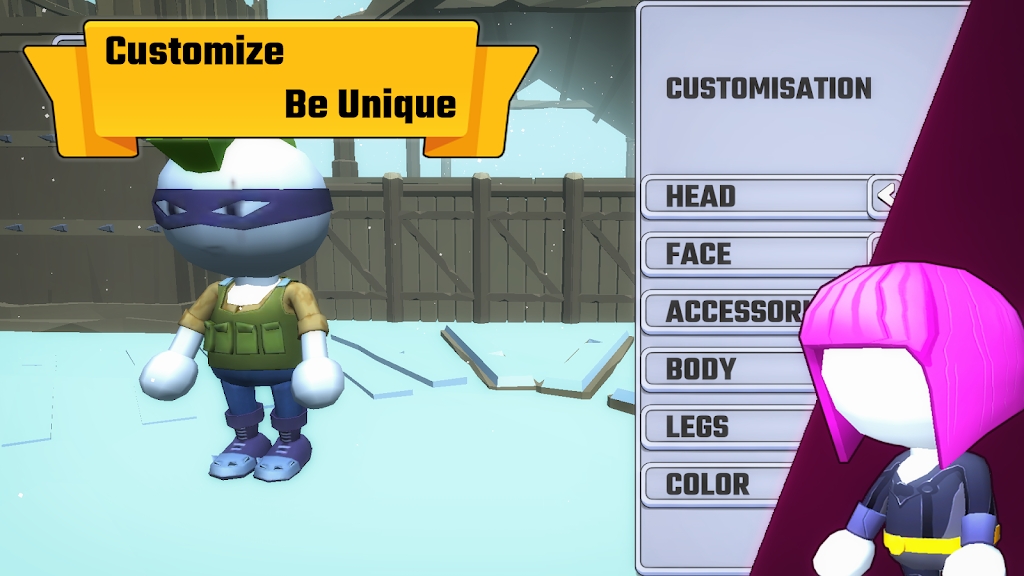Click the BODY customisation row
The image size is (1024, 576).
(730, 369)
